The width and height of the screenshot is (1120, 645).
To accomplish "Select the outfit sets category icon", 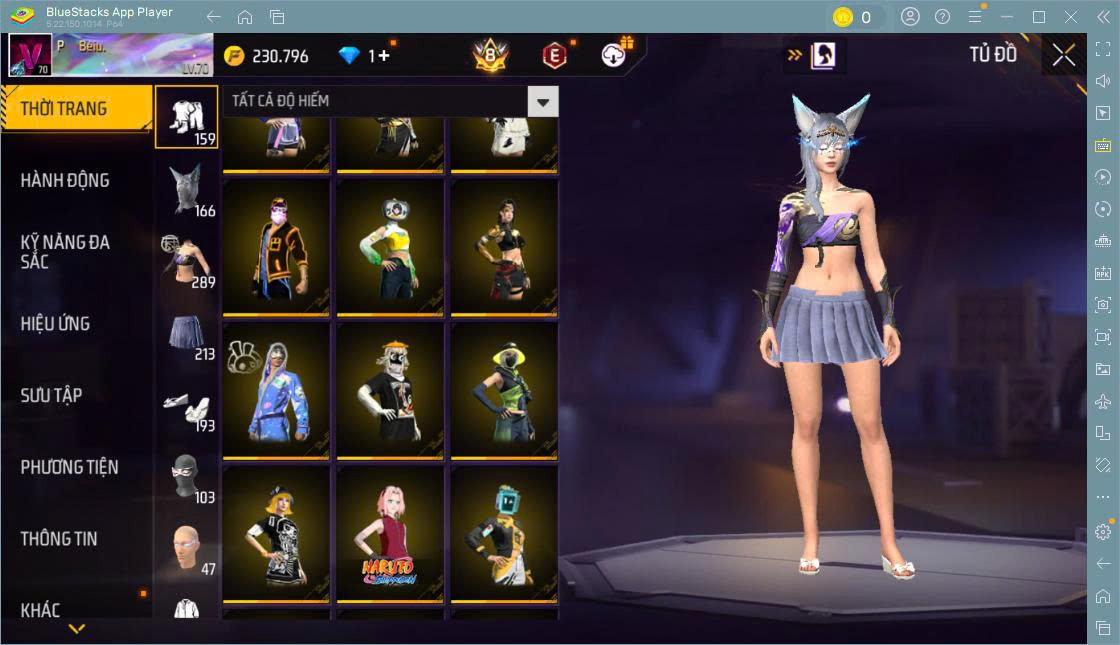I will click(186, 116).
